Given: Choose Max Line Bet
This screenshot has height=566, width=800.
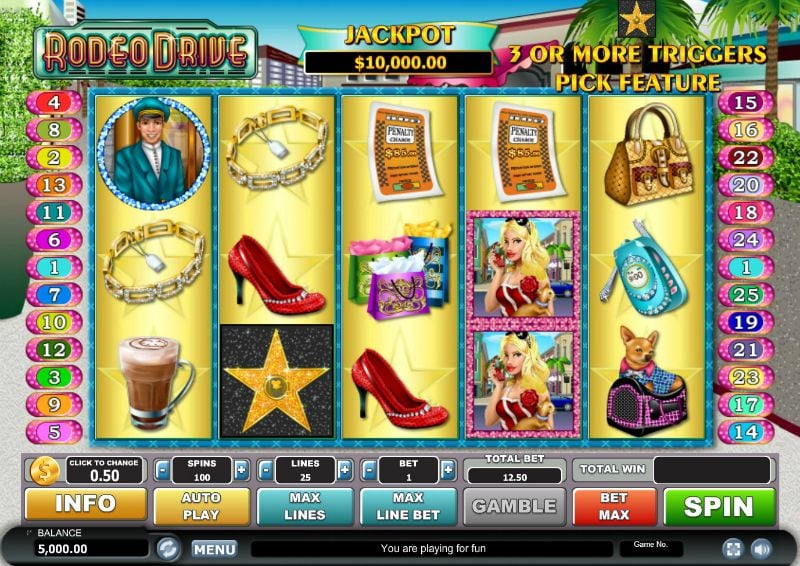Looking at the screenshot, I should 408,506.
